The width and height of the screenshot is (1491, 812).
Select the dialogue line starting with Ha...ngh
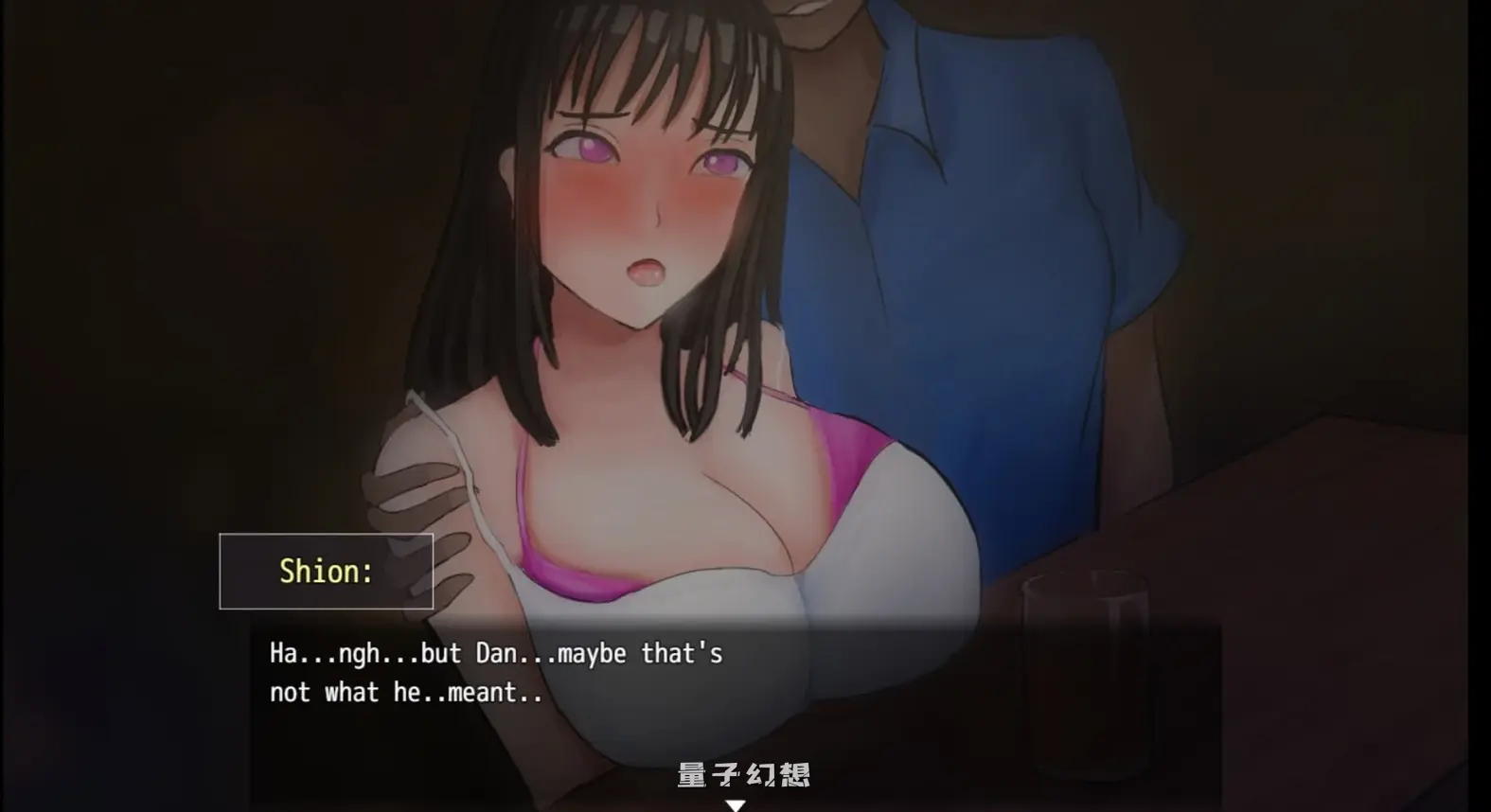[492, 653]
